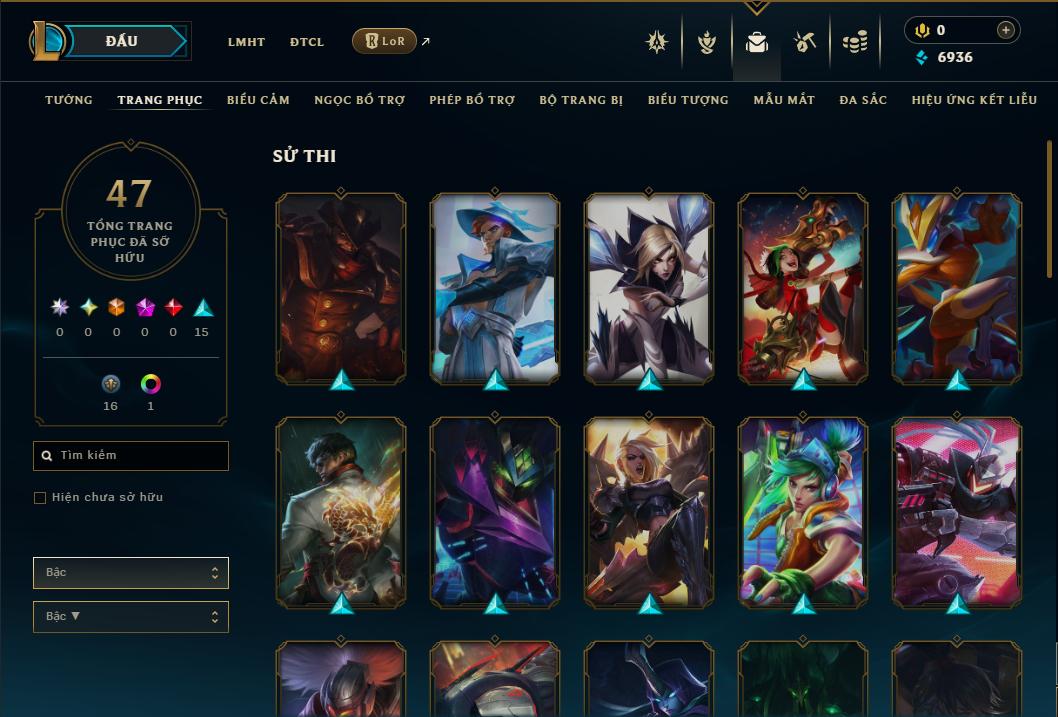The image size is (1058, 717).
Task: Click the ĐẤU play button
Action: [122, 41]
